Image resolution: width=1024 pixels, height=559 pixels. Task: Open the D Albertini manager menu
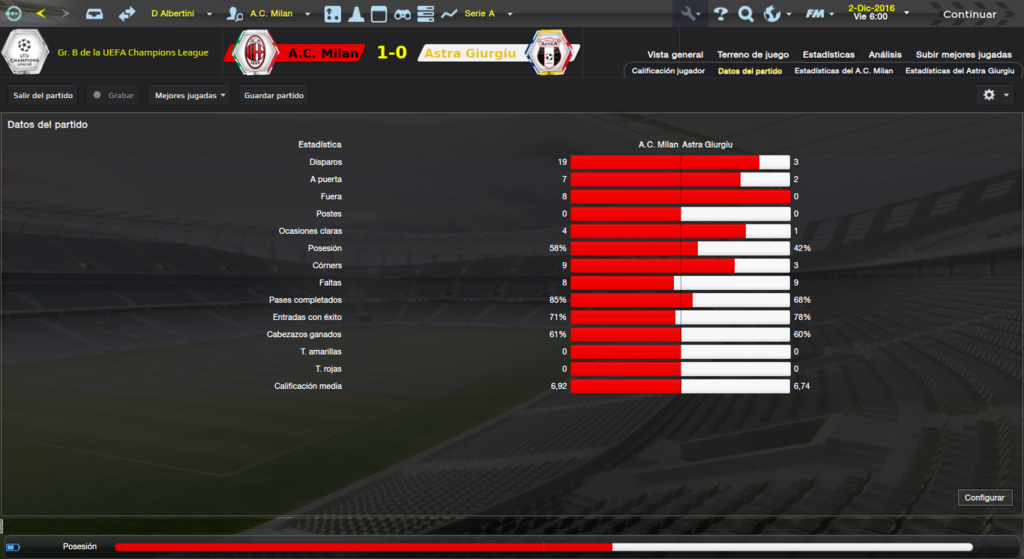[x=181, y=14]
